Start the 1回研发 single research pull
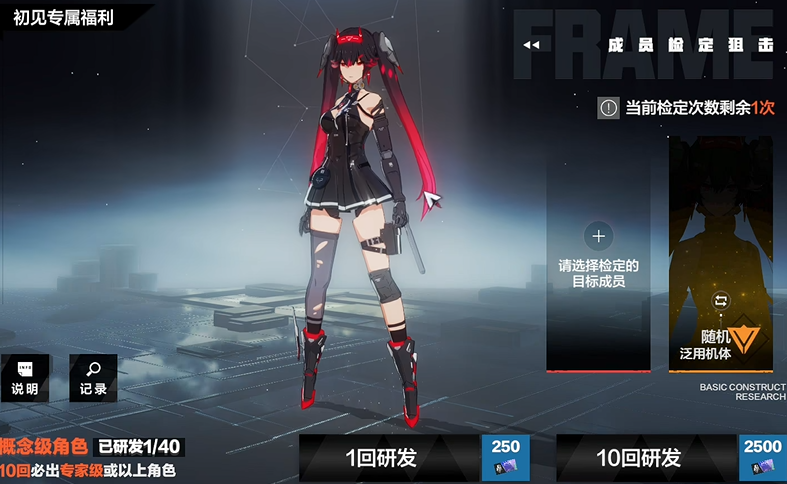The image size is (787, 484). (x=381, y=459)
